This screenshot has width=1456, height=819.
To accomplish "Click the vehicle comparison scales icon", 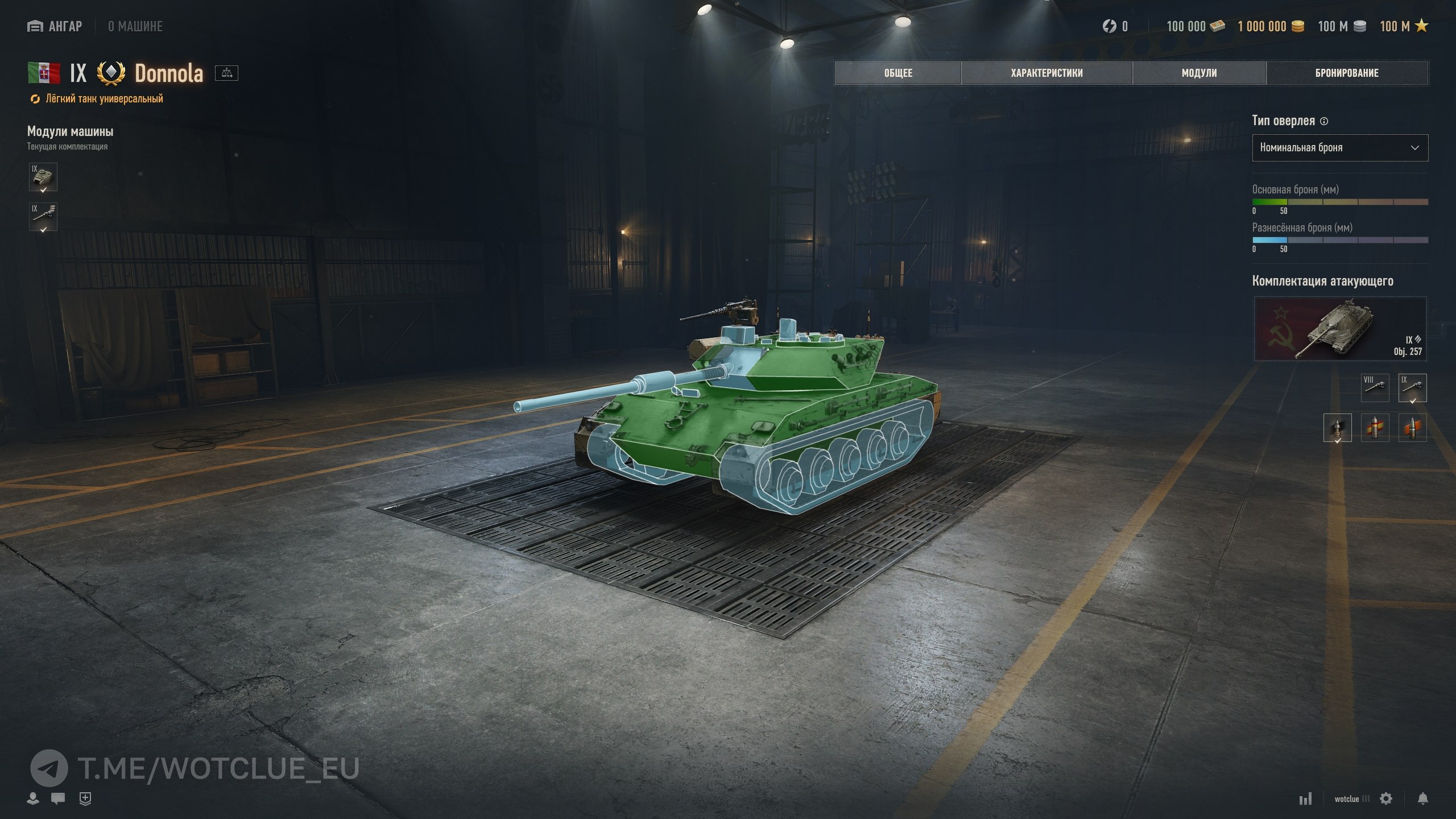I will [226, 73].
